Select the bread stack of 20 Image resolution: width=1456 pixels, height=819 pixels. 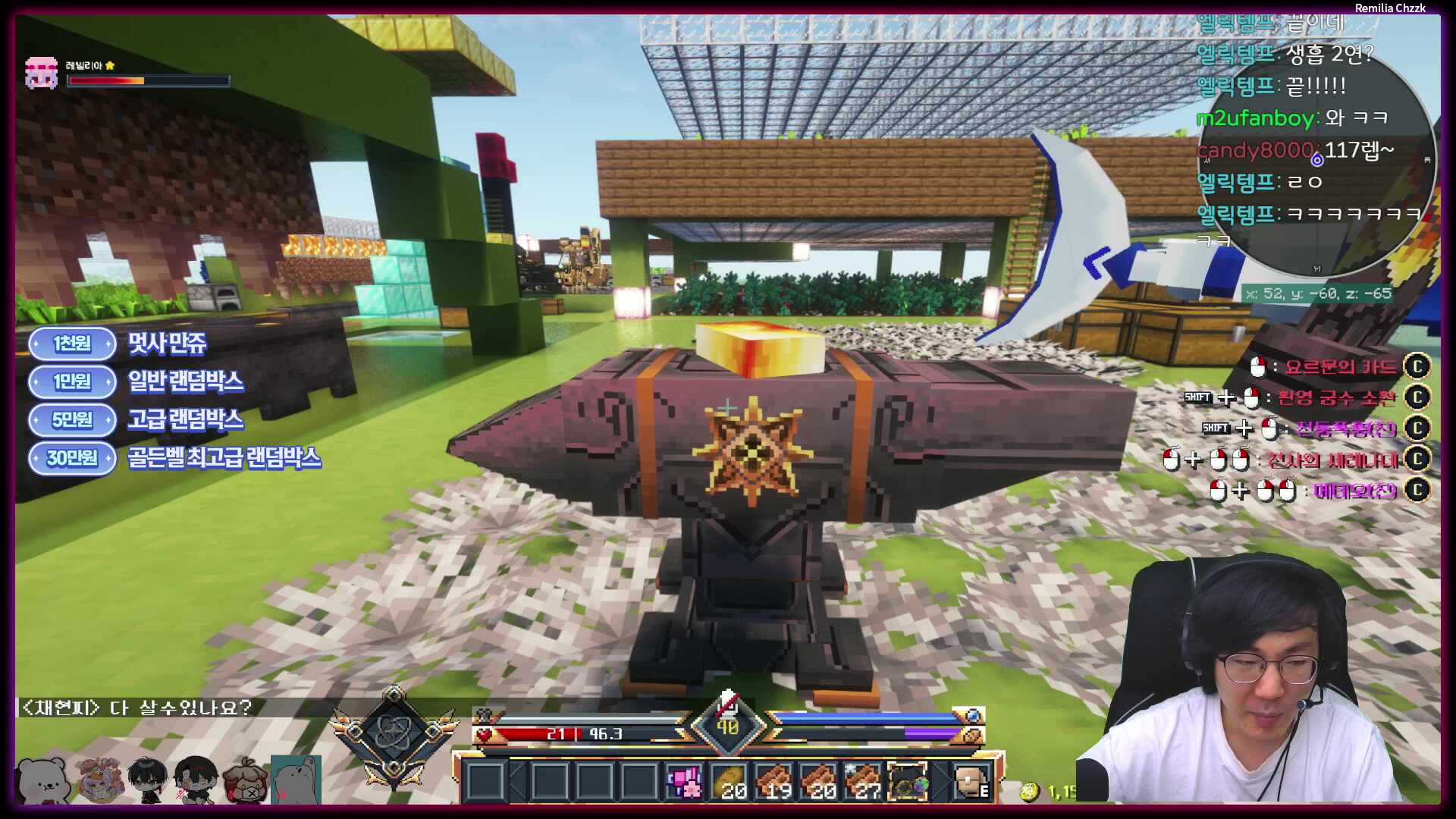(729, 782)
